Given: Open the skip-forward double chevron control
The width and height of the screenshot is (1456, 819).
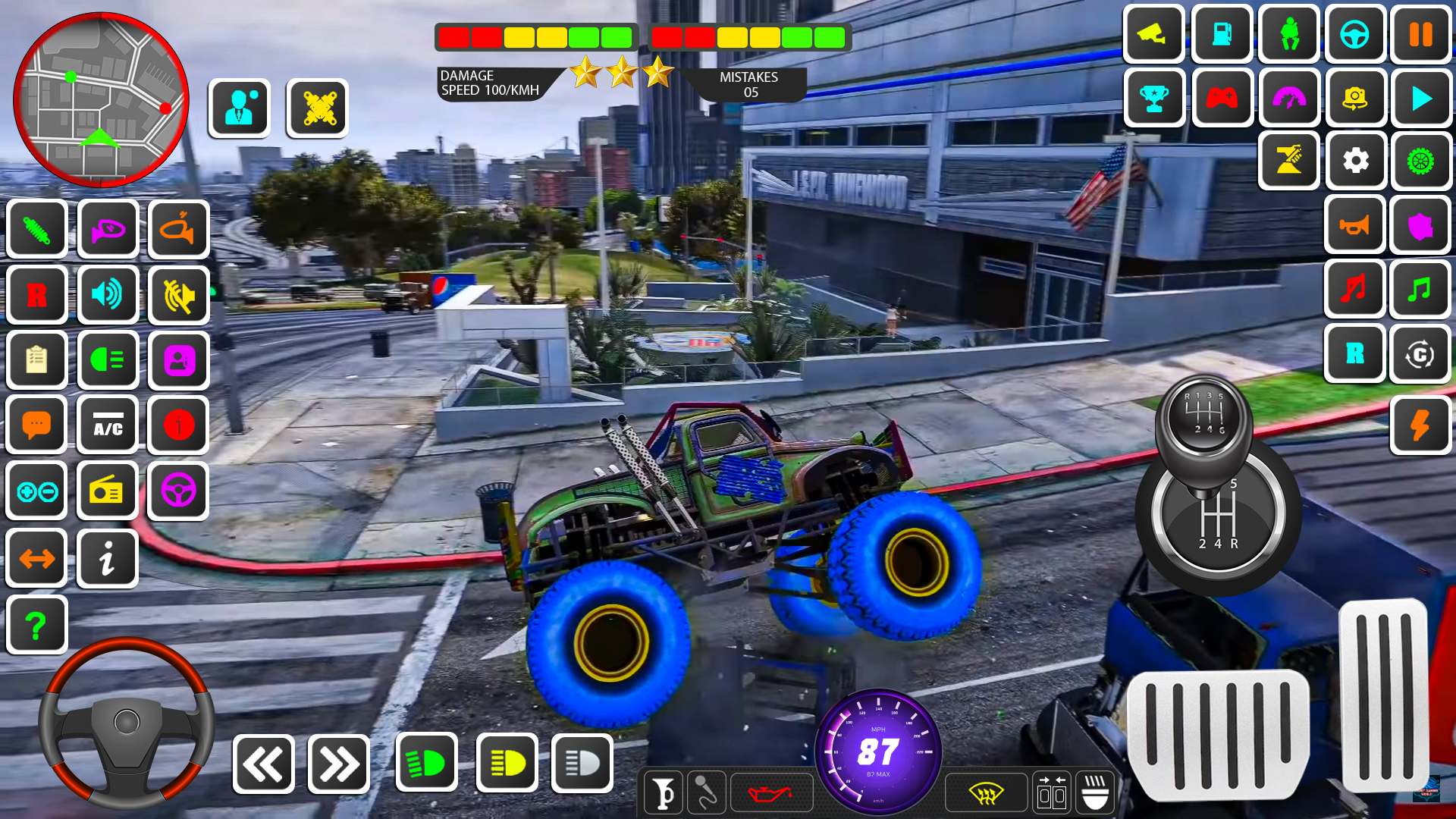Looking at the screenshot, I should (339, 763).
